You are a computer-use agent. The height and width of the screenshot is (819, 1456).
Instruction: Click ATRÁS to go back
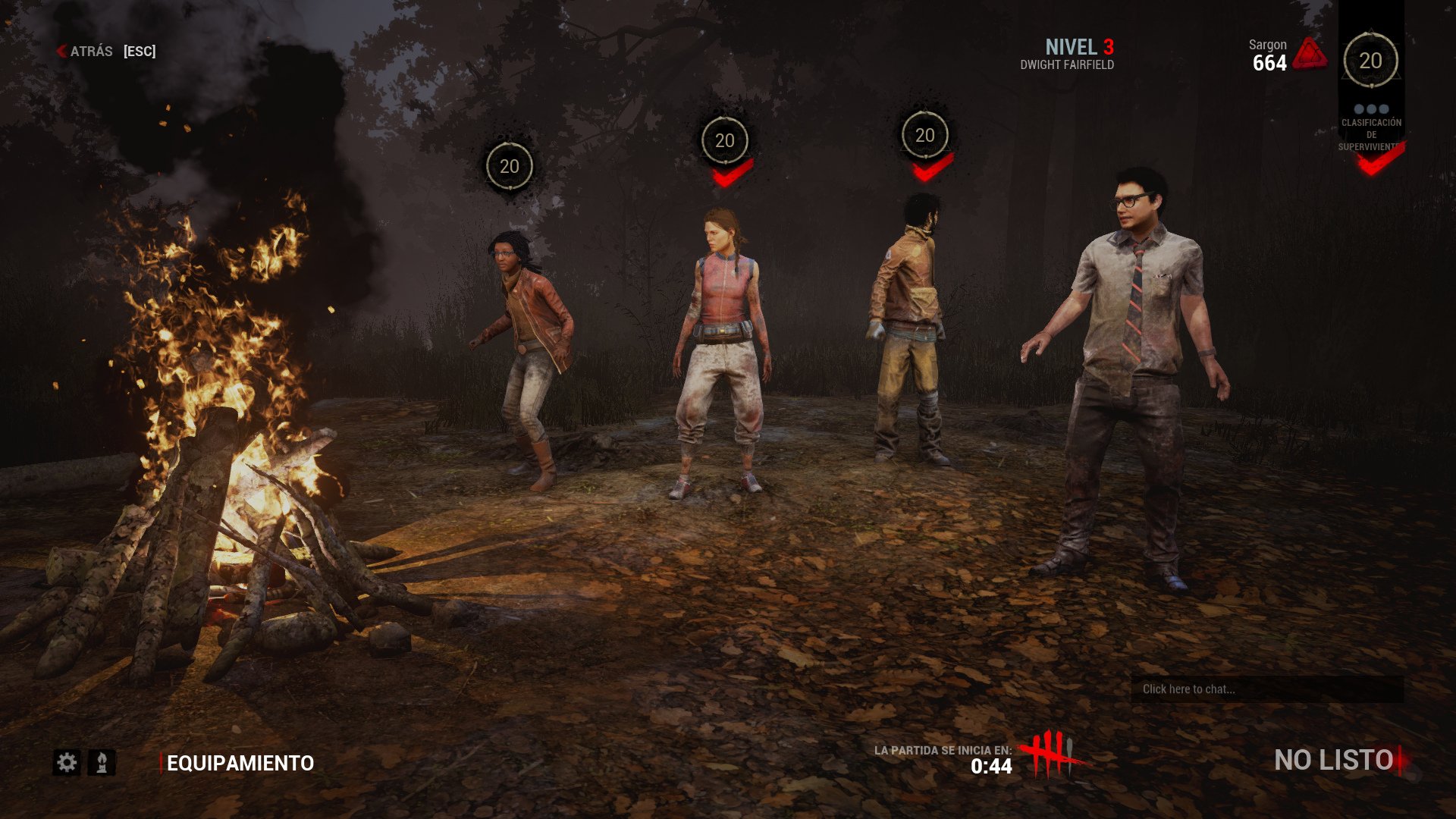pos(89,52)
